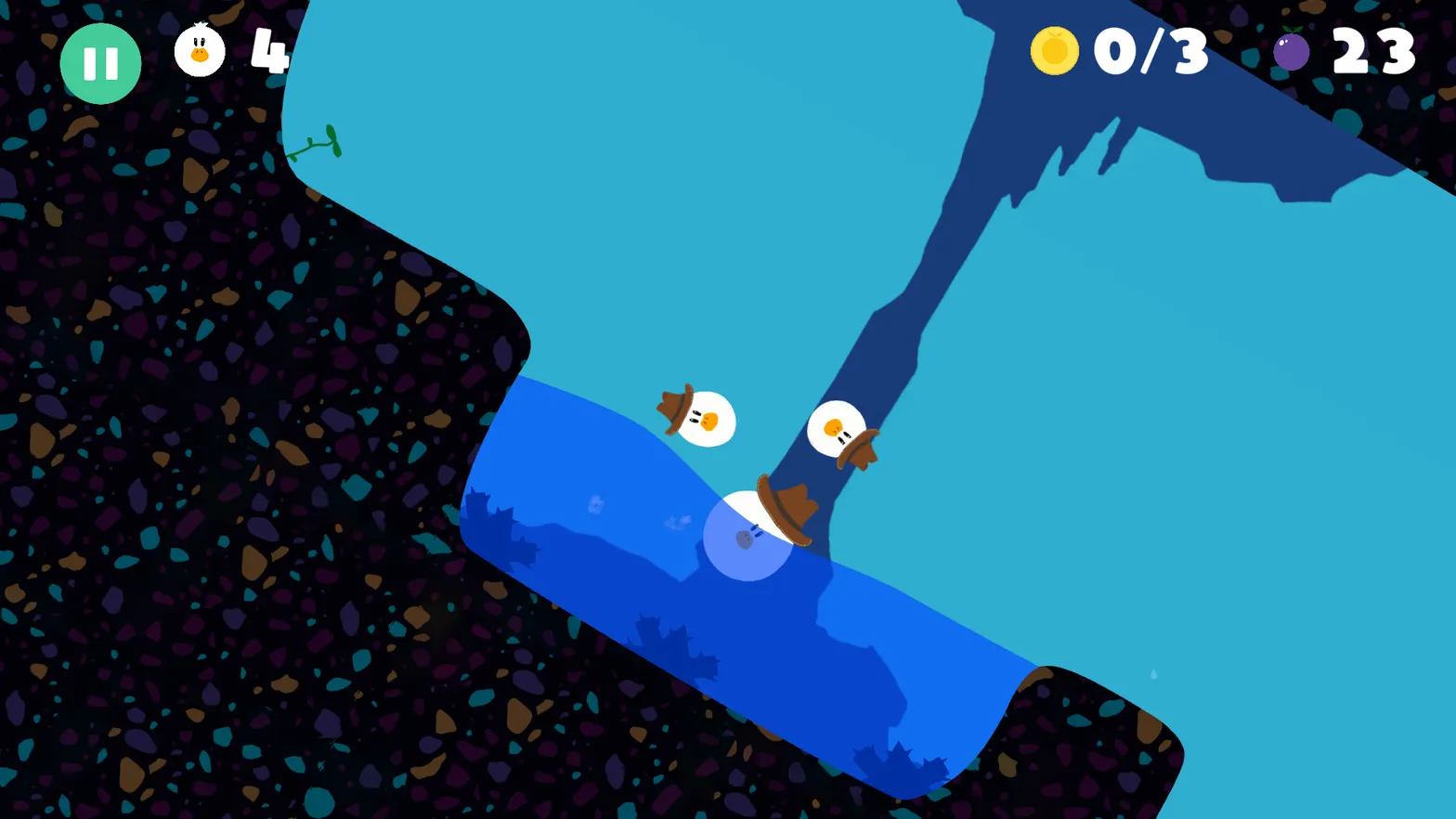Click the golden apple collectible icon
The height and width of the screenshot is (819, 1456).
coord(1054,53)
